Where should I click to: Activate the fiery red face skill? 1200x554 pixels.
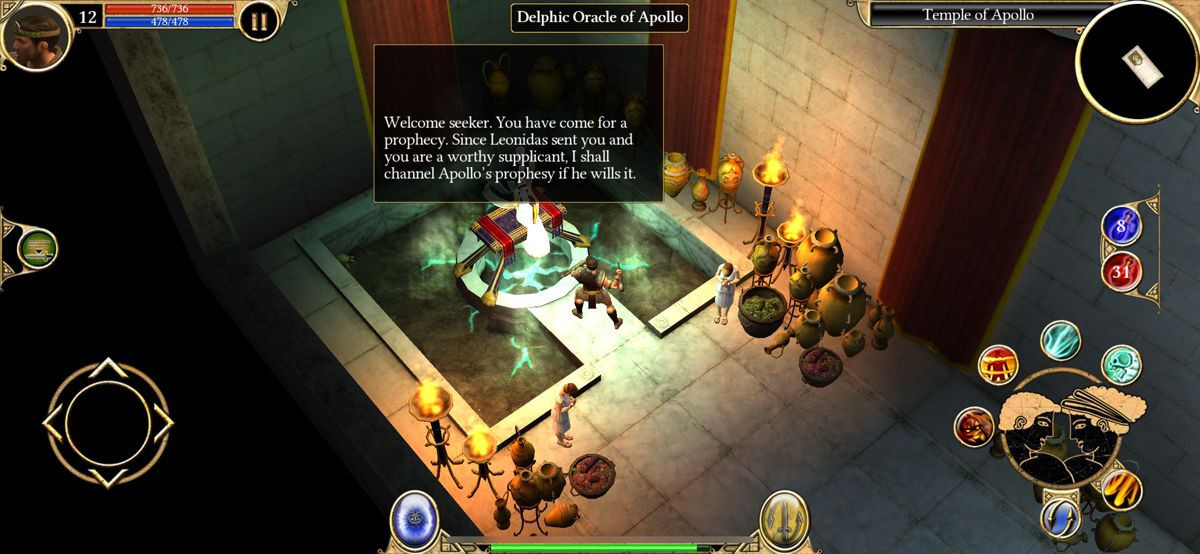pyautogui.click(x=974, y=427)
